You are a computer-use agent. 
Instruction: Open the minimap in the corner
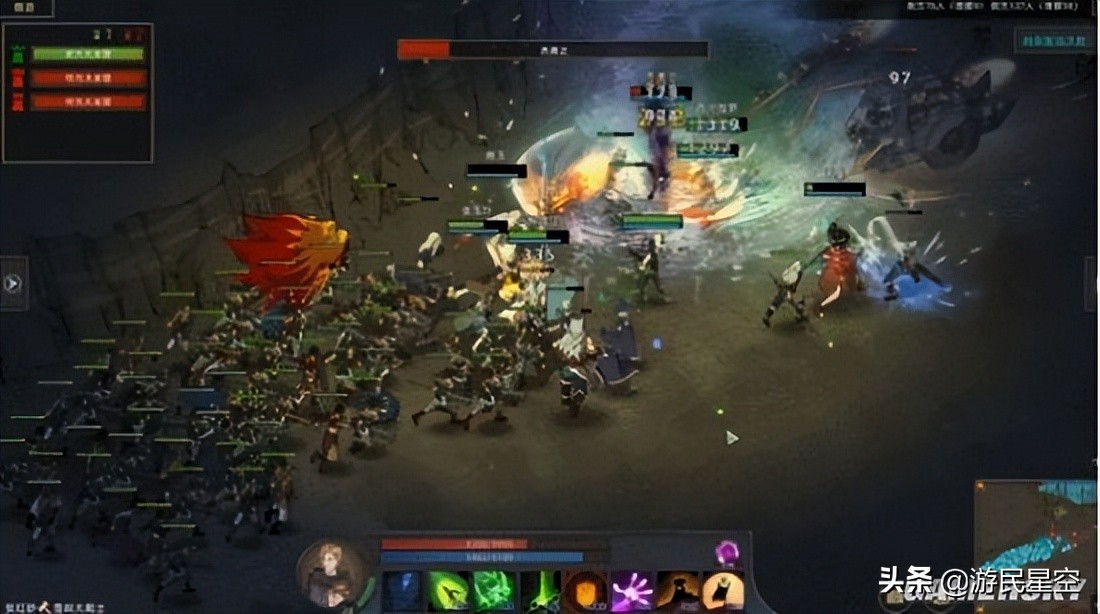(1036, 532)
